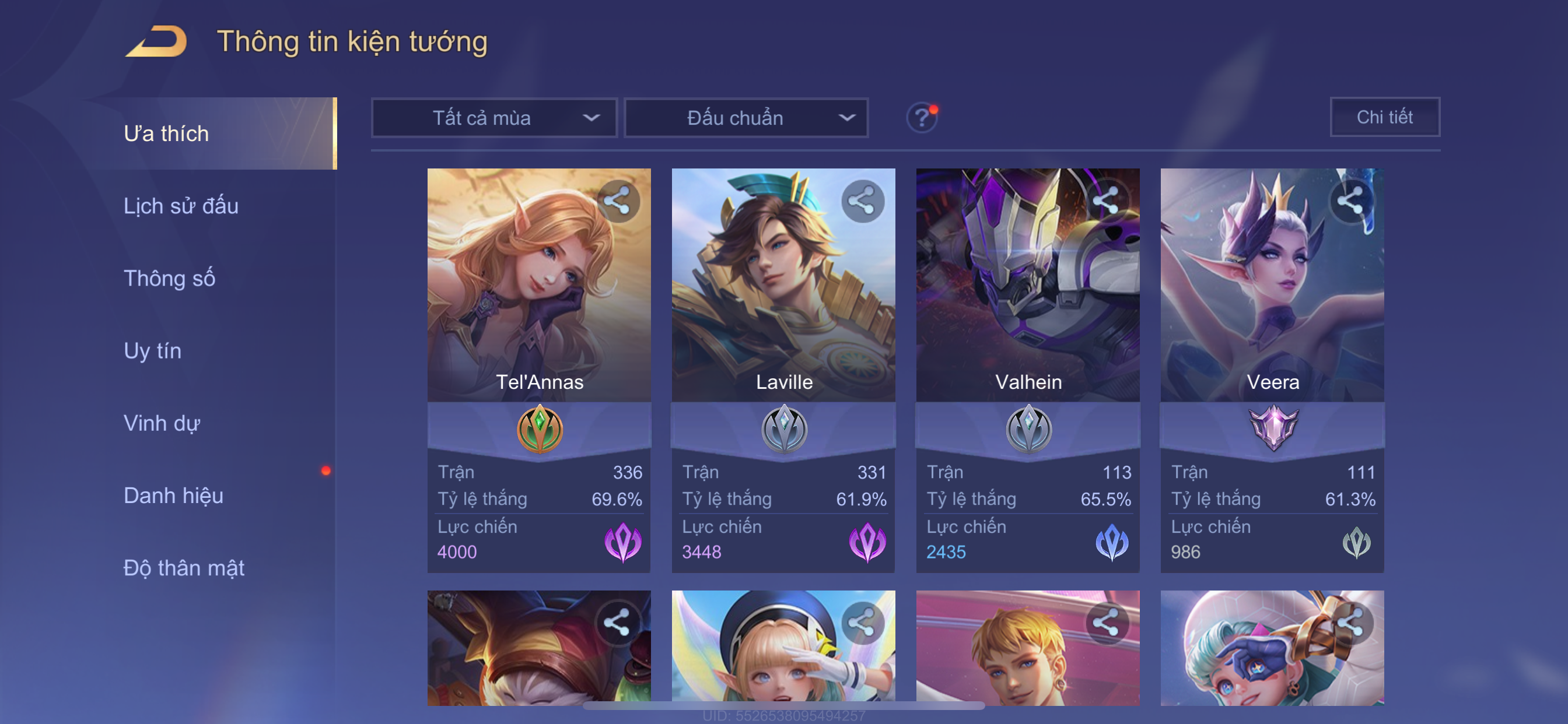Click the question mark help icon
Viewport: 1568px width, 724px height.
tap(922, 117)
